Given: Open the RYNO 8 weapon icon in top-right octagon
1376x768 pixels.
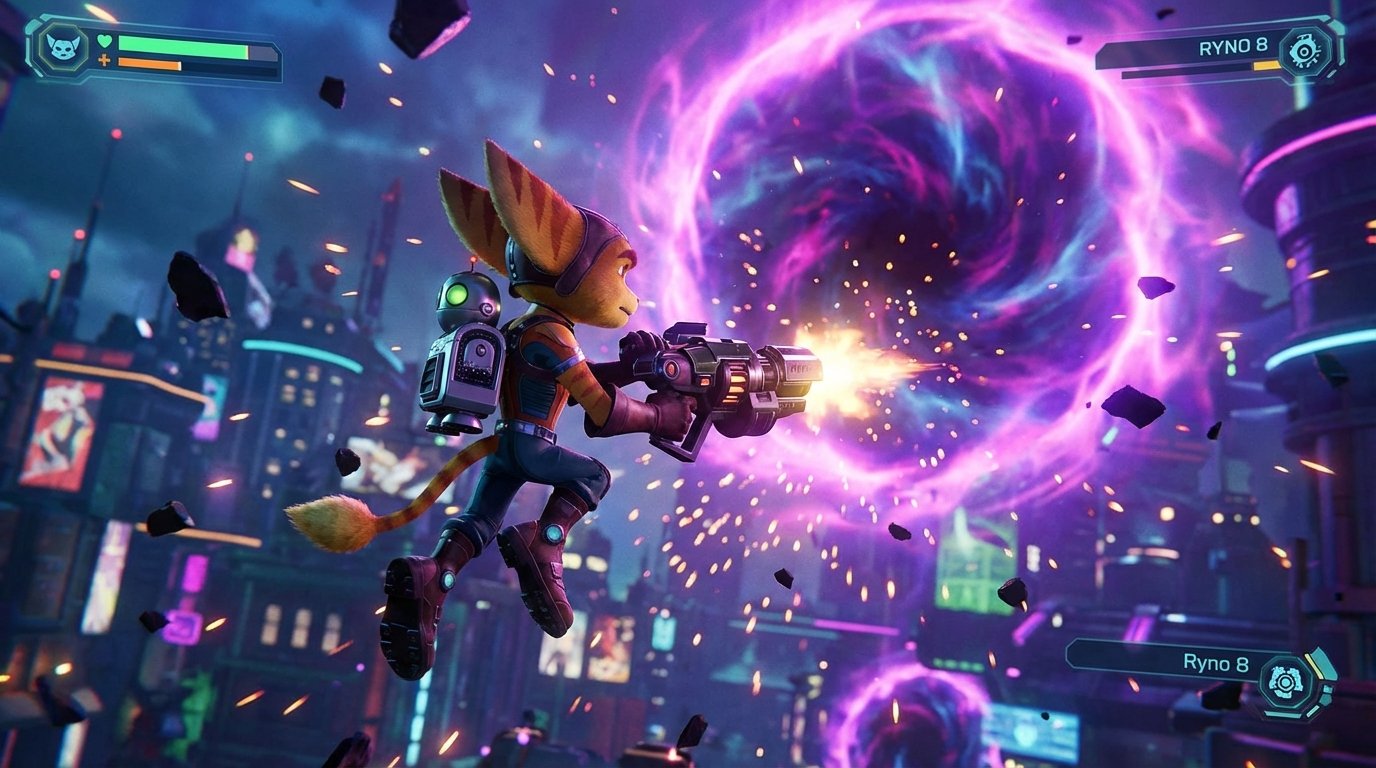Looking at the screenshot, I should (x=1304, y=51).
